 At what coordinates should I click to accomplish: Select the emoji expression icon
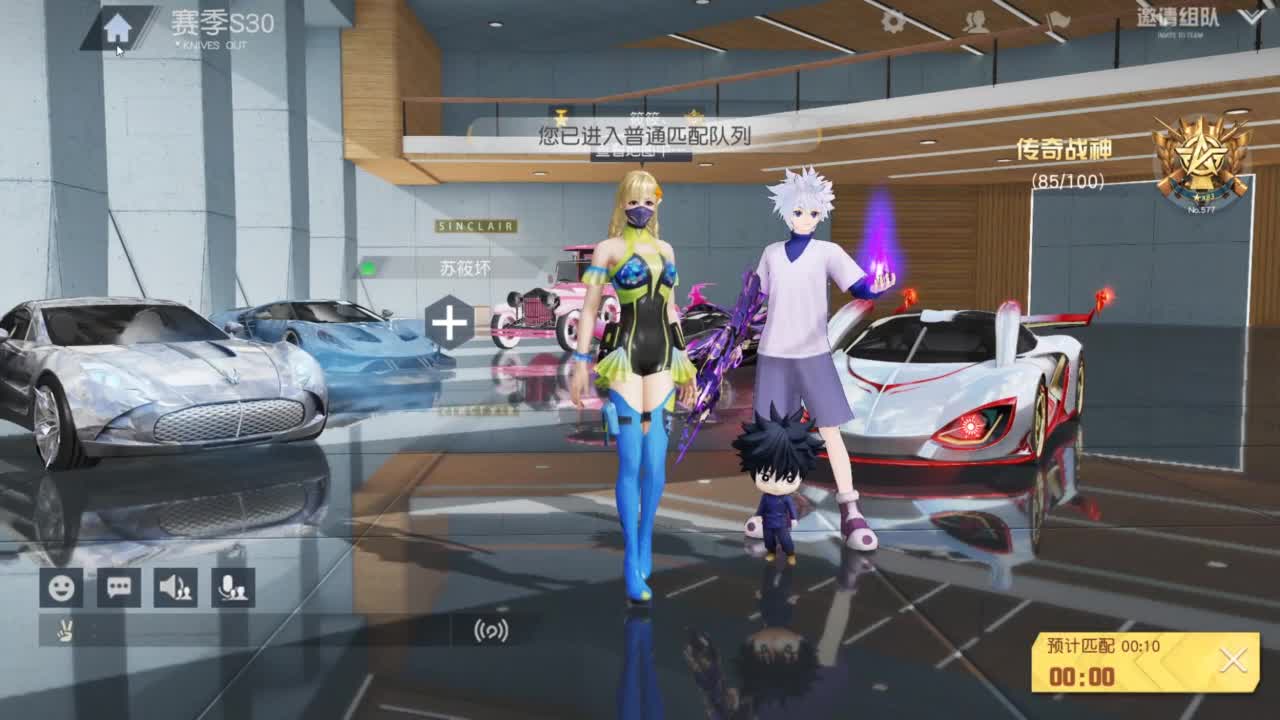[x=62, y=589]
